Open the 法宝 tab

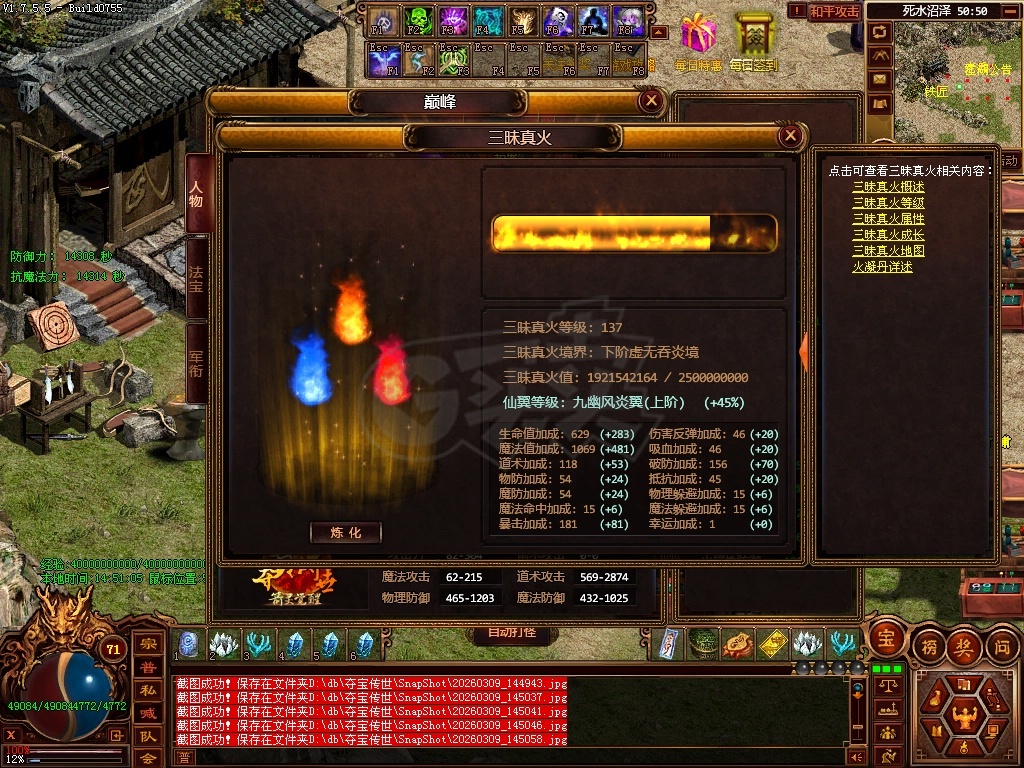tap(197, 279)
